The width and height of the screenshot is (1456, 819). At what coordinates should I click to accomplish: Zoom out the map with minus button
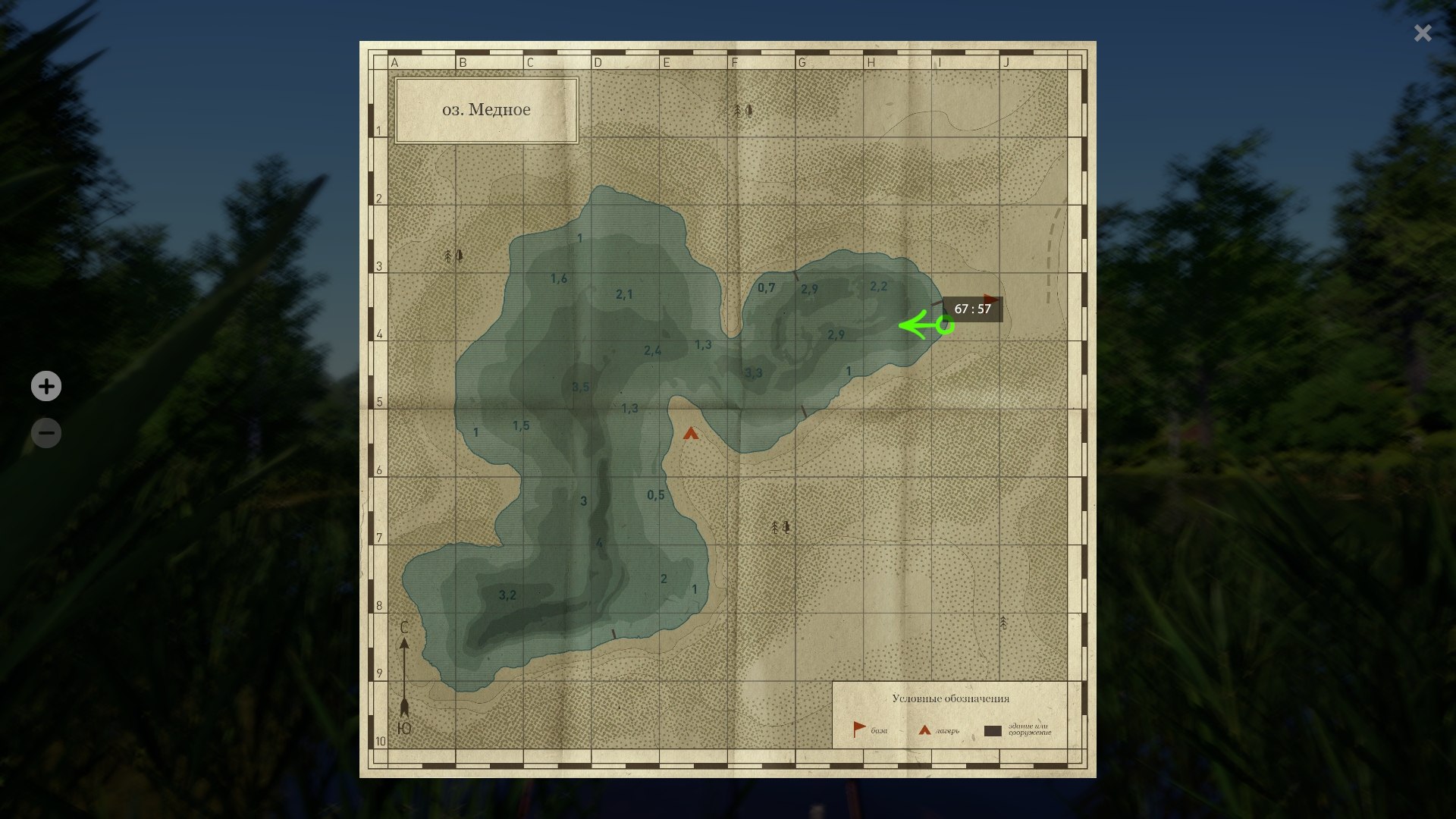(46, 434)
